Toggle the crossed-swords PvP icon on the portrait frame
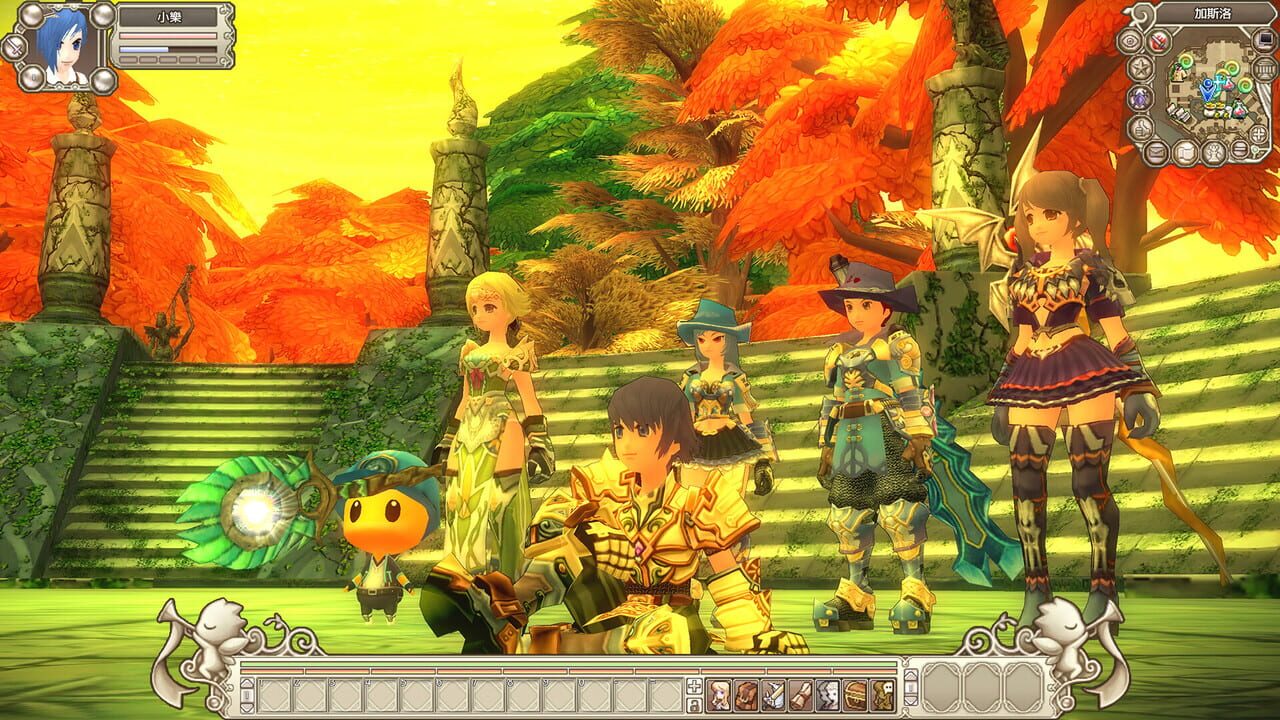Viewport: 1280px width, 720px height. (x=14, y=46)
